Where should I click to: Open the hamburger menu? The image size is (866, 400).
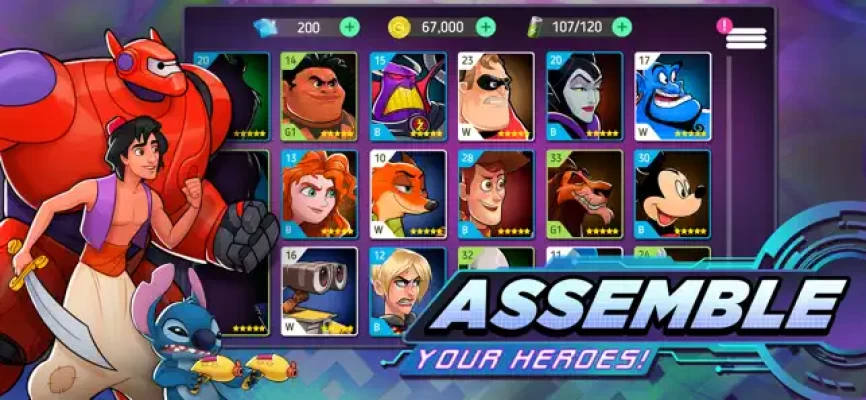pos(745,38)
